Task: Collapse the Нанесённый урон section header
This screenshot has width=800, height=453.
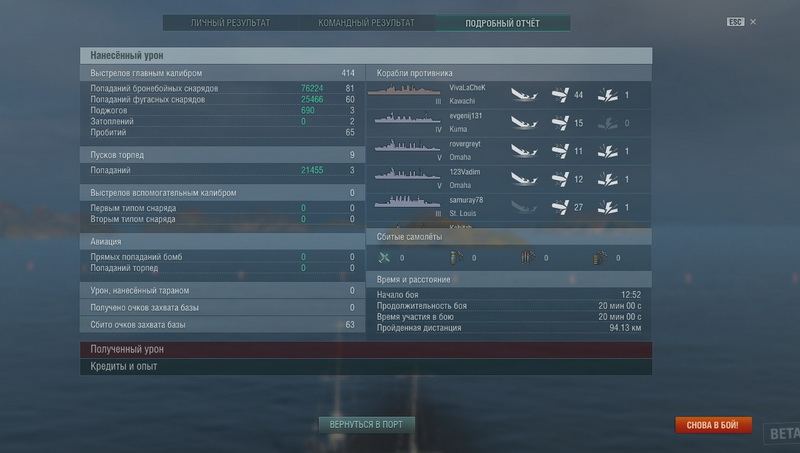Action: pyautogui.click(x=365, y=56)
